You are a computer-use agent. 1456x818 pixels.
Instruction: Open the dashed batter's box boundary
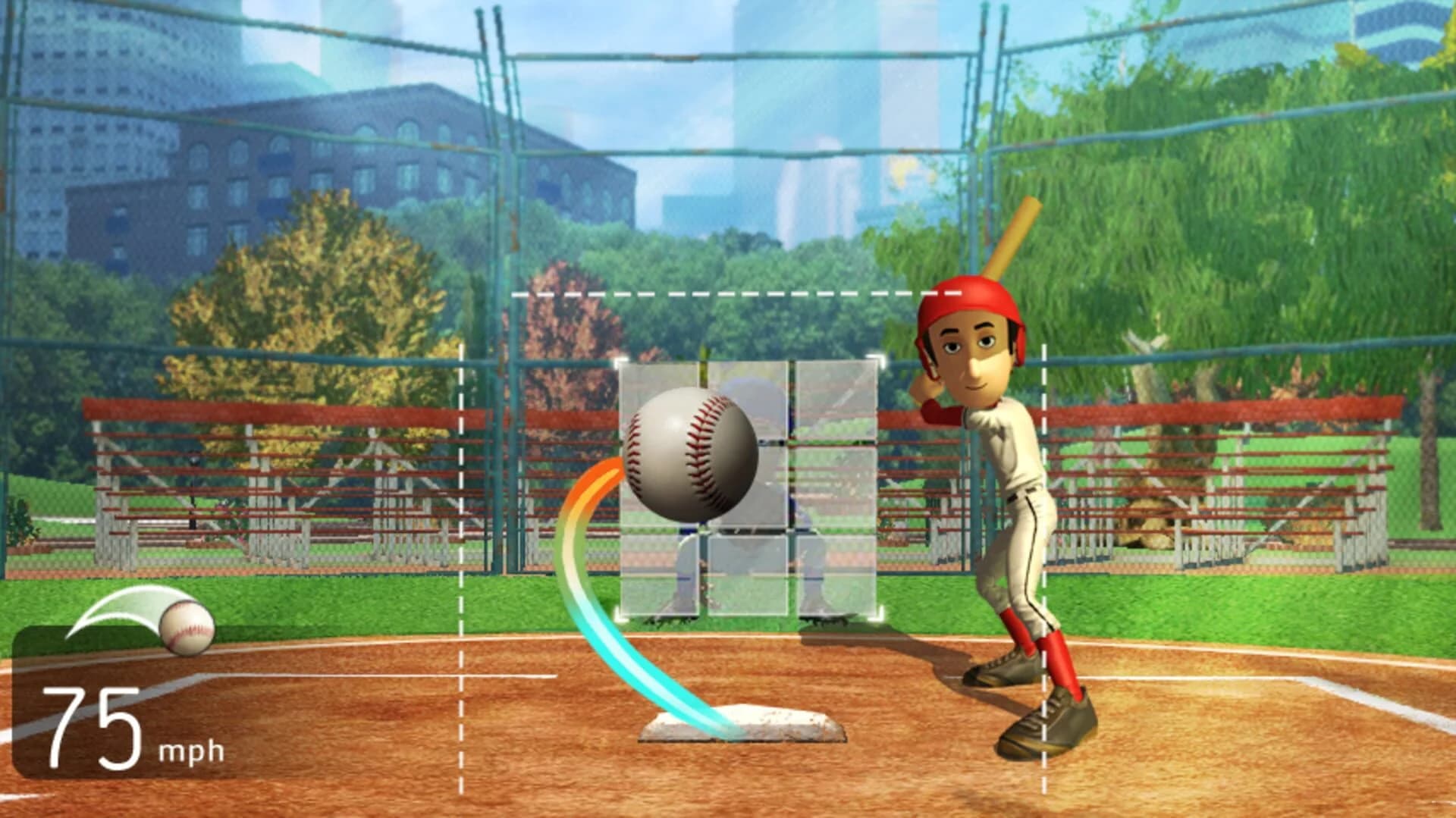pyautogui.click(x=463, y=569)
